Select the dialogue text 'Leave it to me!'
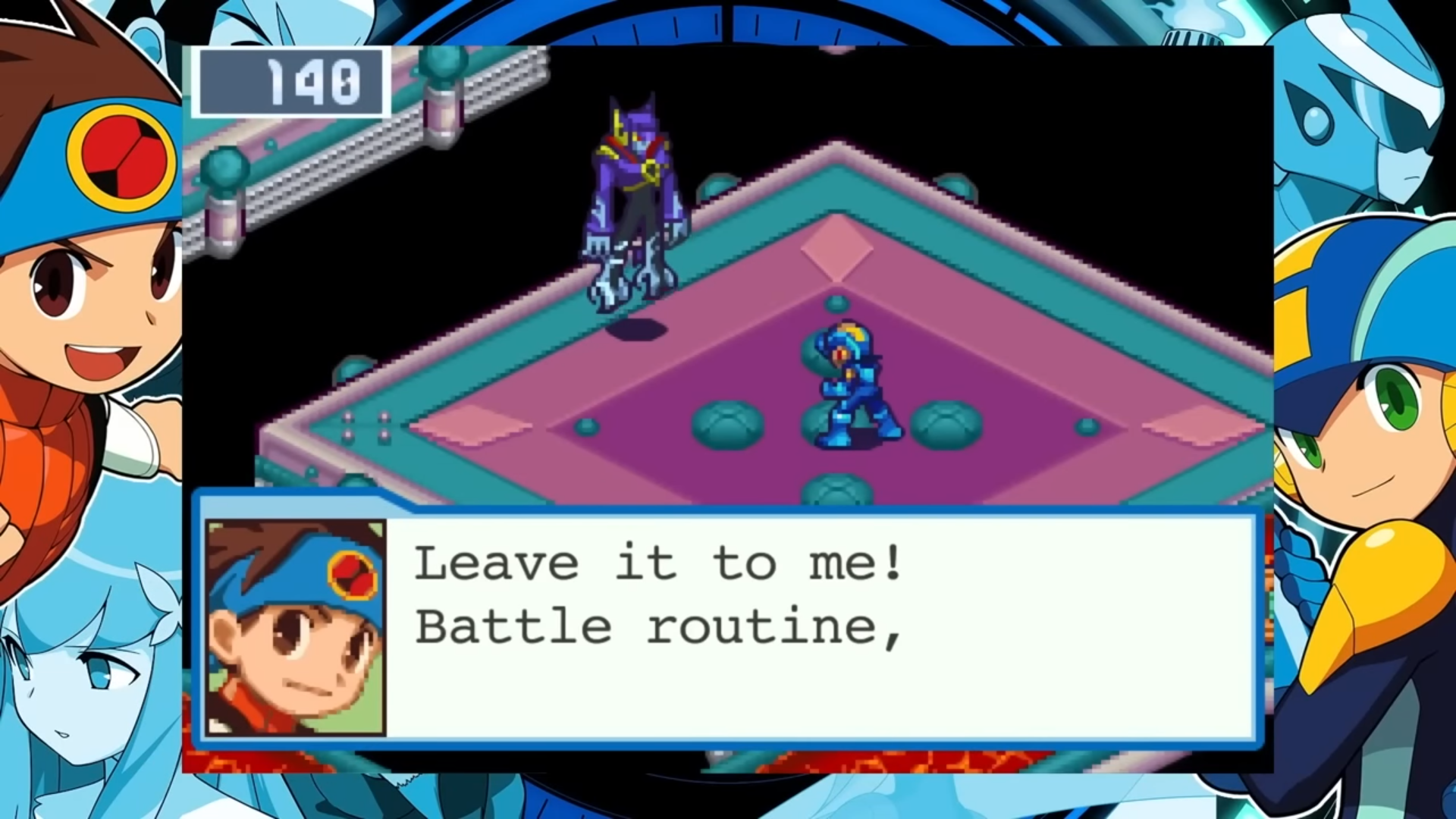This screenshot has width=1456, height=819. [660, 561]
